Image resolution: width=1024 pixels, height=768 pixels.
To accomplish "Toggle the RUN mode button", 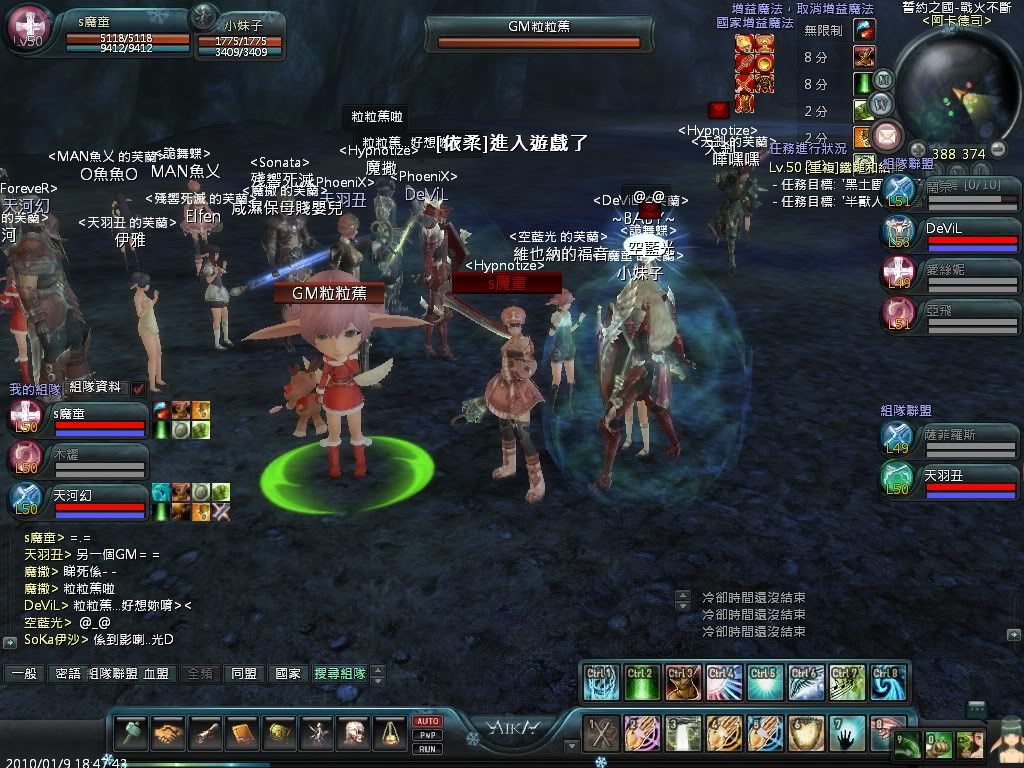I will (427, 748).
